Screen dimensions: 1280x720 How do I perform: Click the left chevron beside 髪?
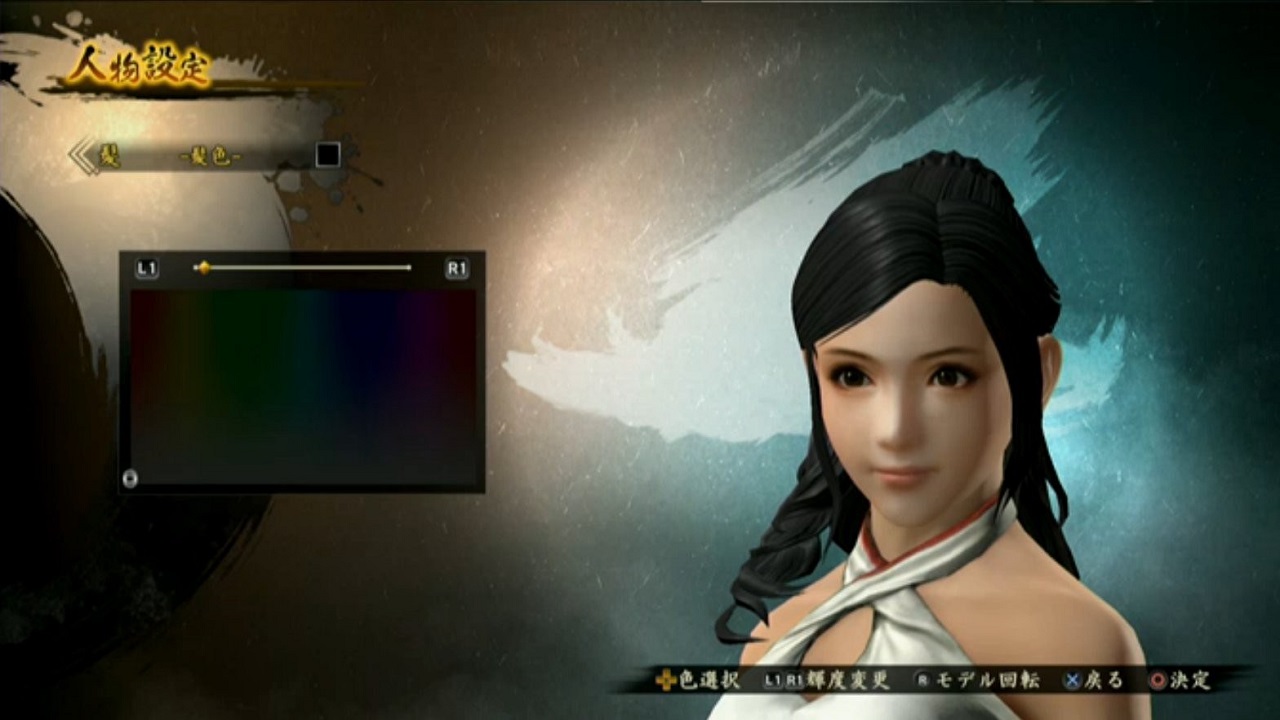[x=82, y=157]
